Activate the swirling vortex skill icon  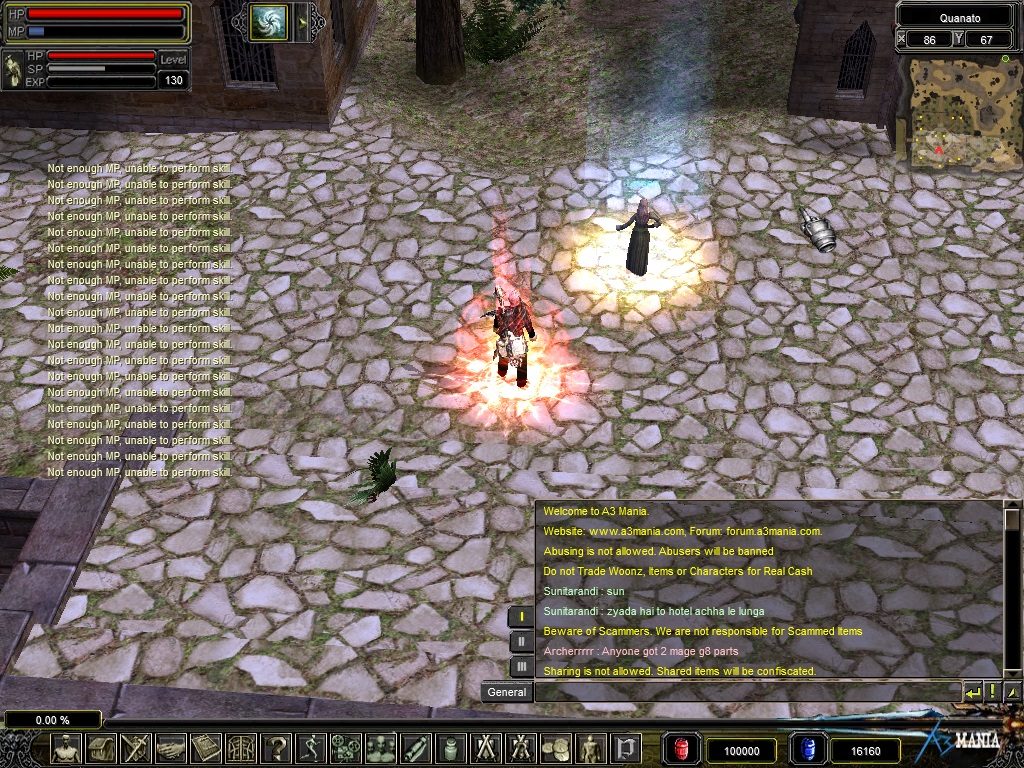[269, 21]
